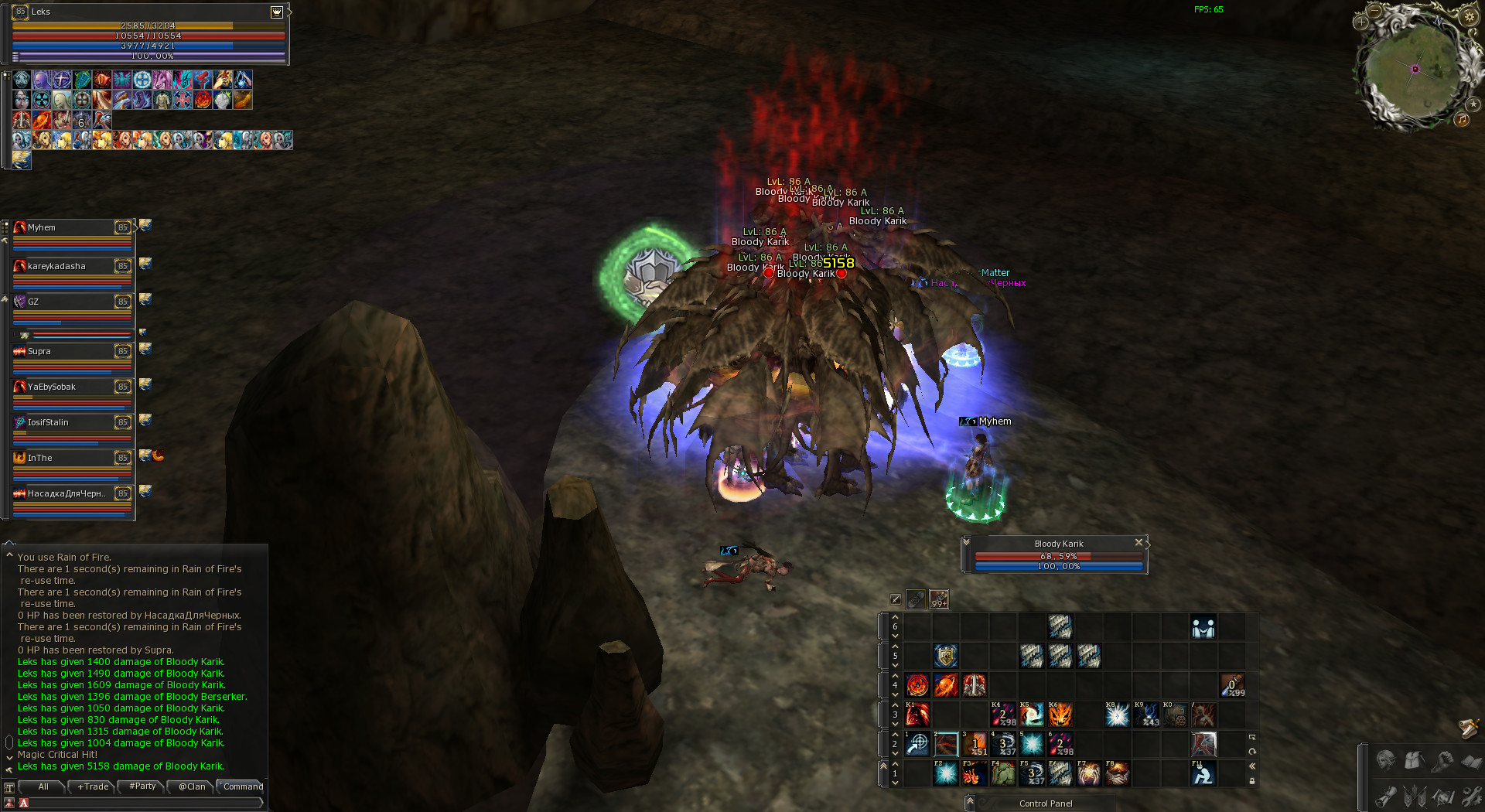Viewport: 1485px width, 812px height.
Task: Use the sit/stand action on F11
Action: 1203,773
